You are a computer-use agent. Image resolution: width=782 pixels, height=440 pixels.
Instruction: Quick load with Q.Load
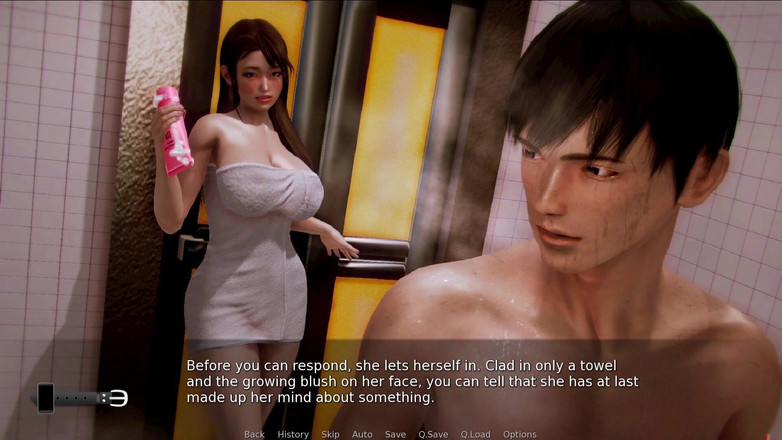click(476, 434)
